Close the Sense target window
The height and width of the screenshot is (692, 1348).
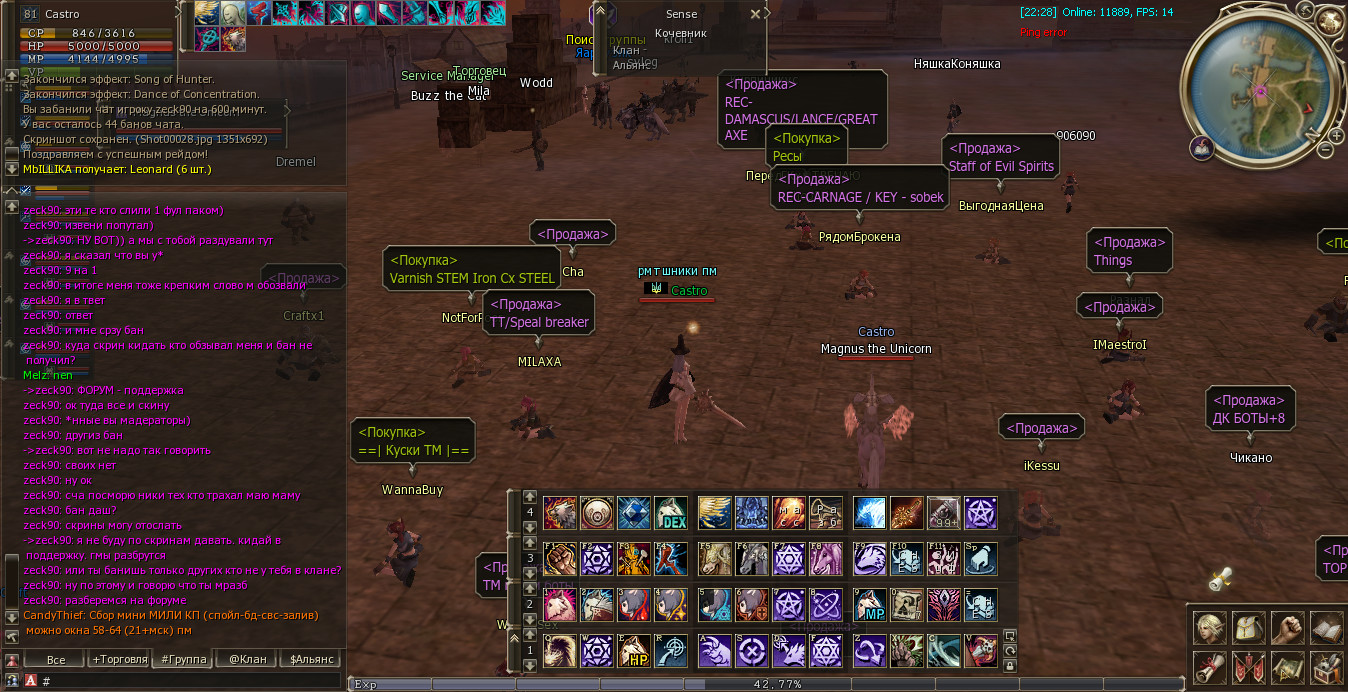755,14
